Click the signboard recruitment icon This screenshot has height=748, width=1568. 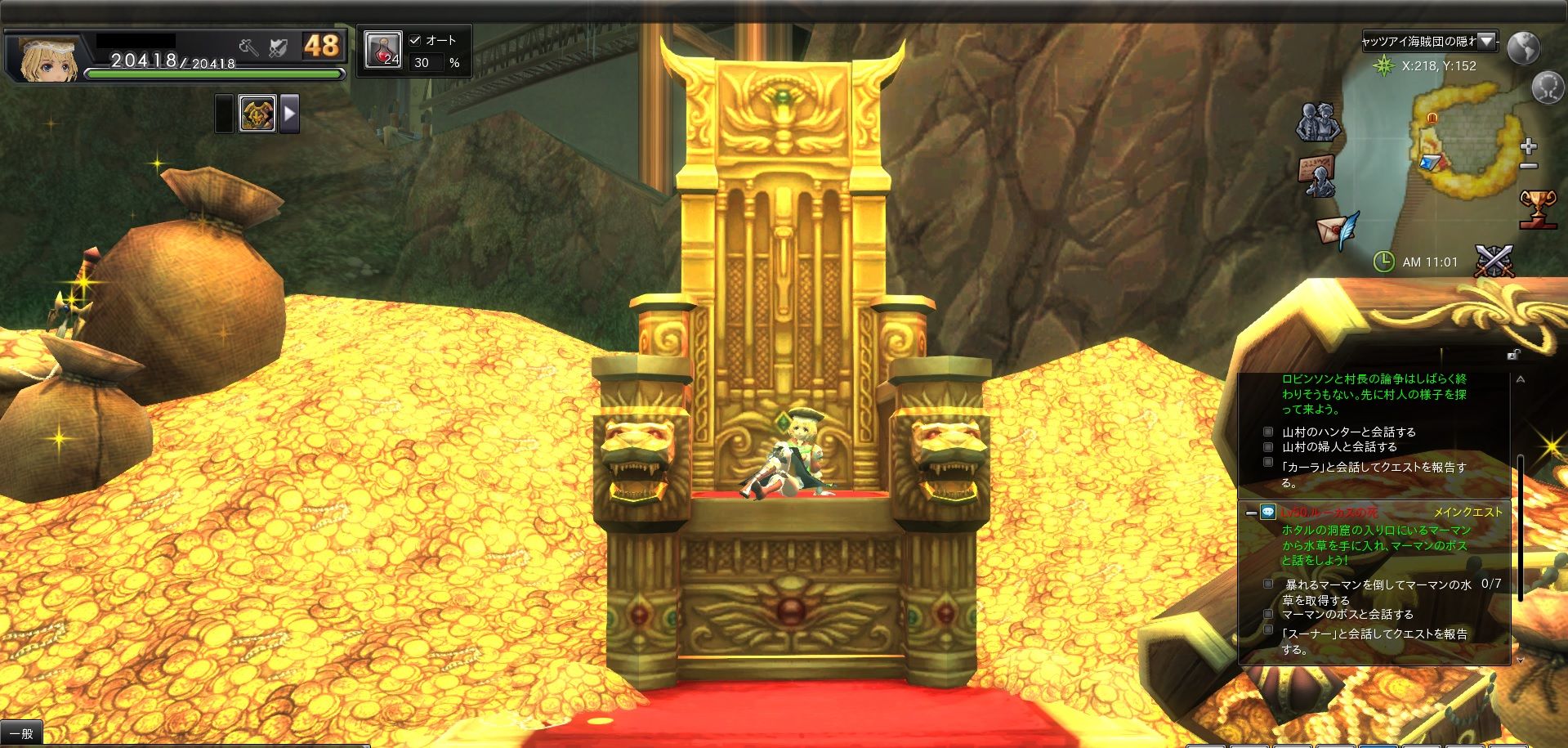pos(1316,176)
